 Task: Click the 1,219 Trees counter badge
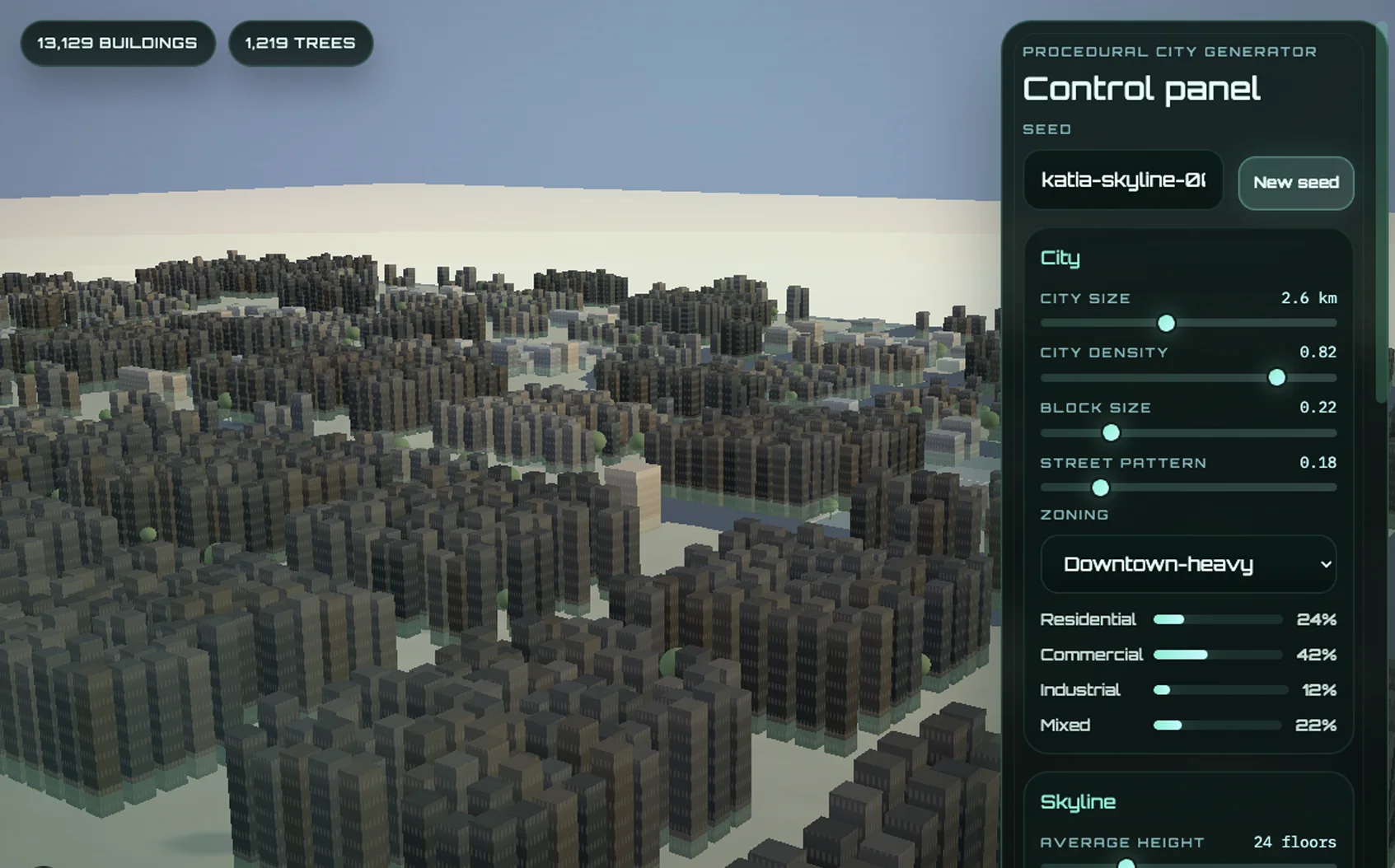[x=300, y=43]
